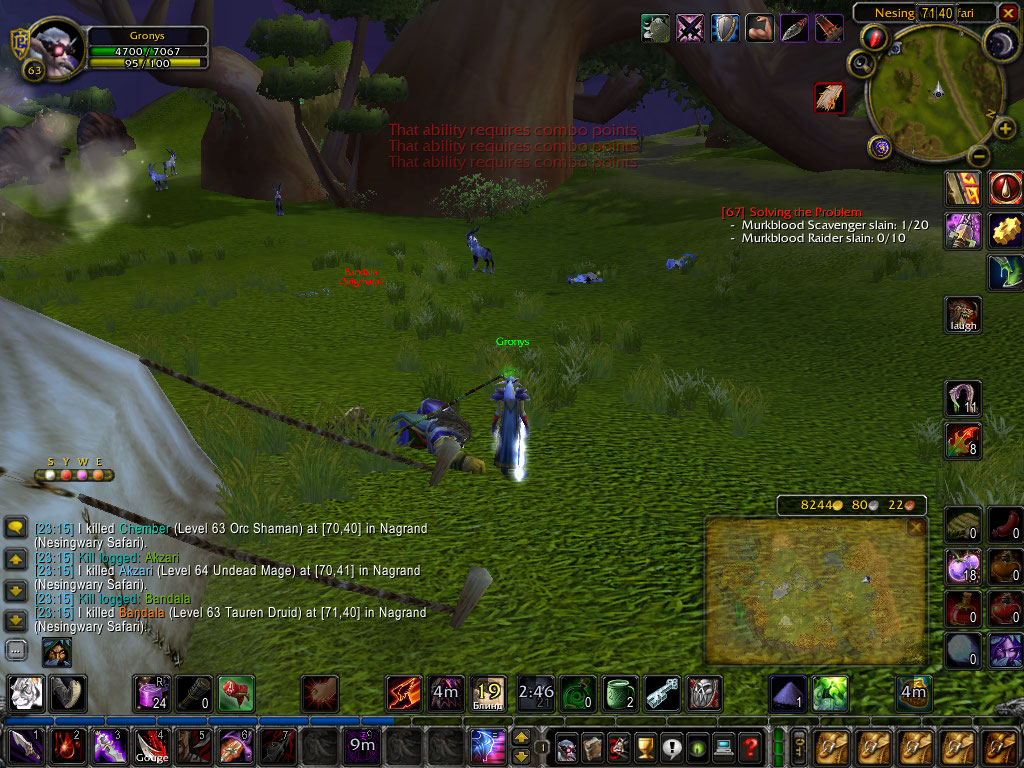Open the red question mark help button
The image size is (1024, 768).
coord(751,747)
